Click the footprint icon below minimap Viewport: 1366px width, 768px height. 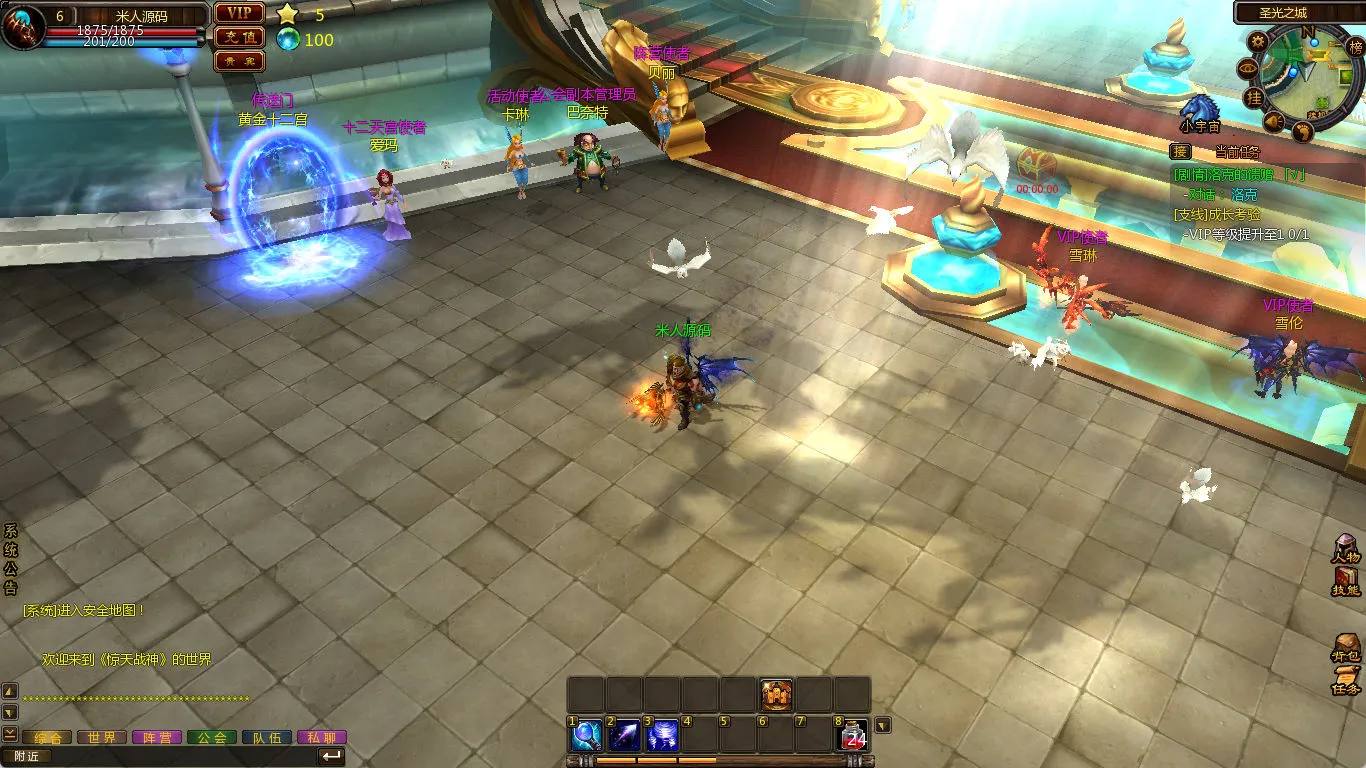(1302, 130)
